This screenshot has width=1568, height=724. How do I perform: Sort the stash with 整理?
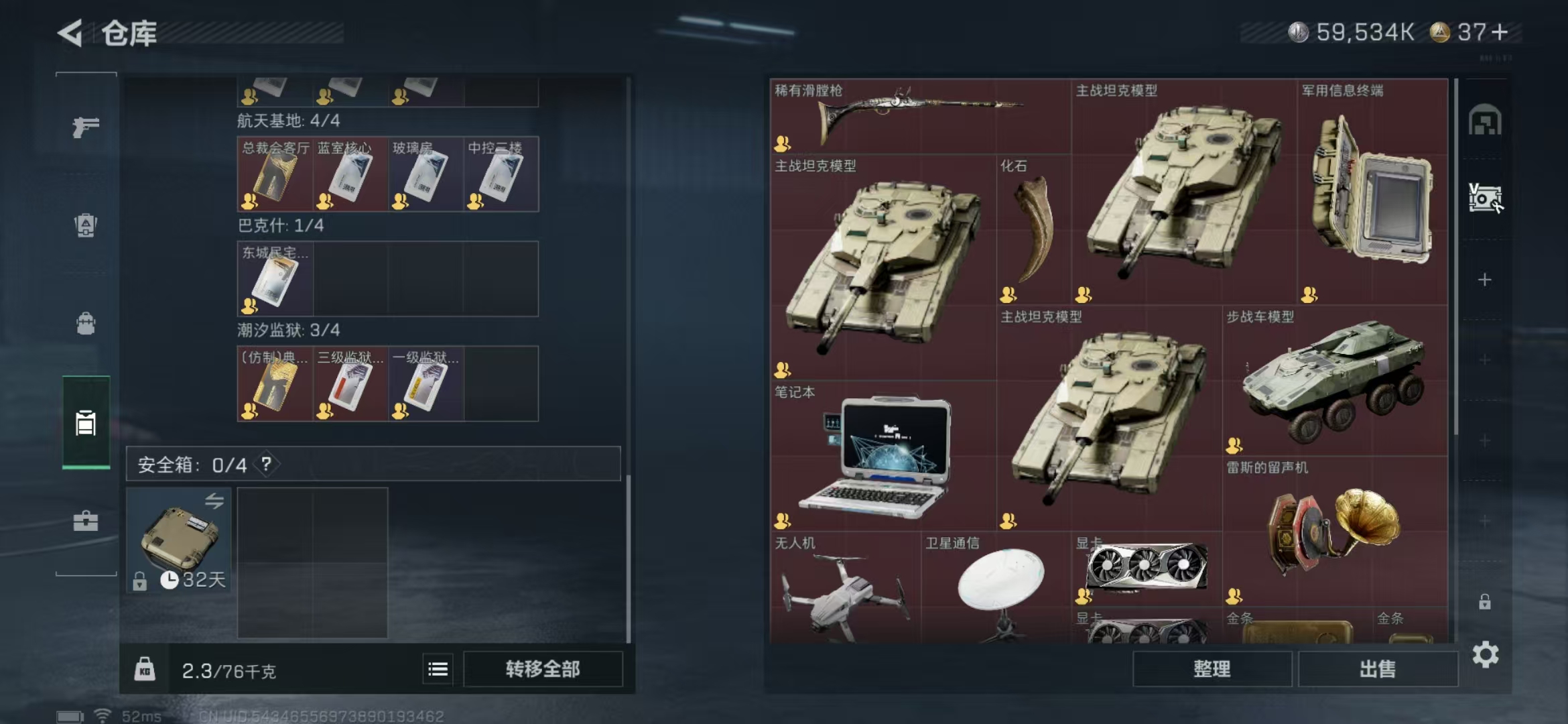(x=1212, y=669)
